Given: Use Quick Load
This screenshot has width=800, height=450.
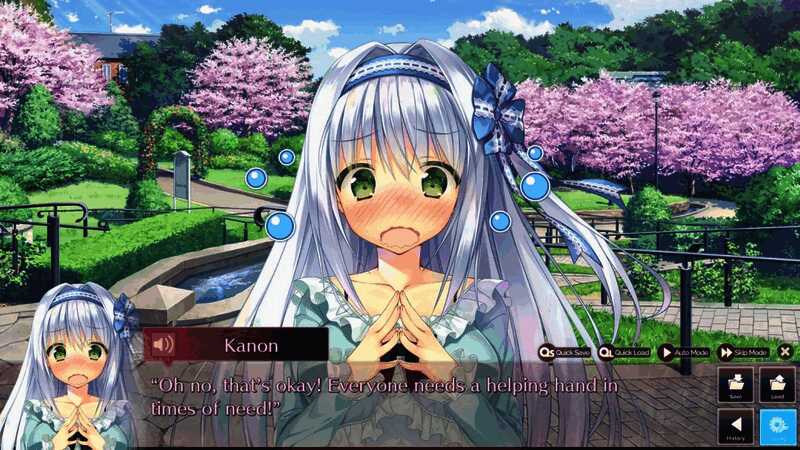Looking at the screenshot, I should click(625, 352).
